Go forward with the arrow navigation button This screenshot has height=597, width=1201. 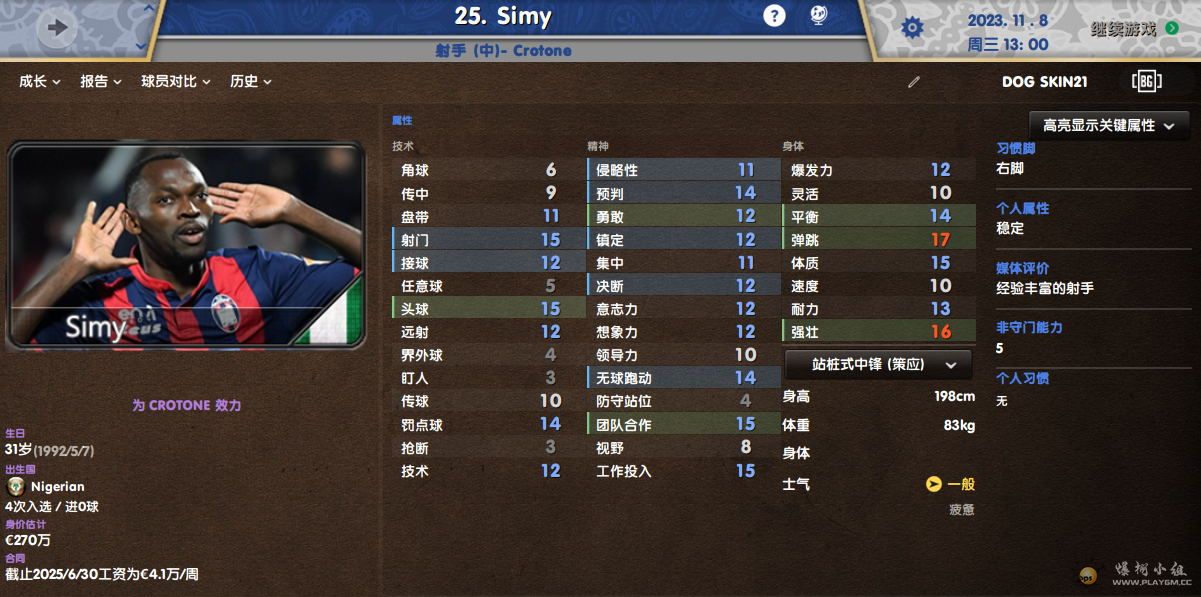coord(57,28)
